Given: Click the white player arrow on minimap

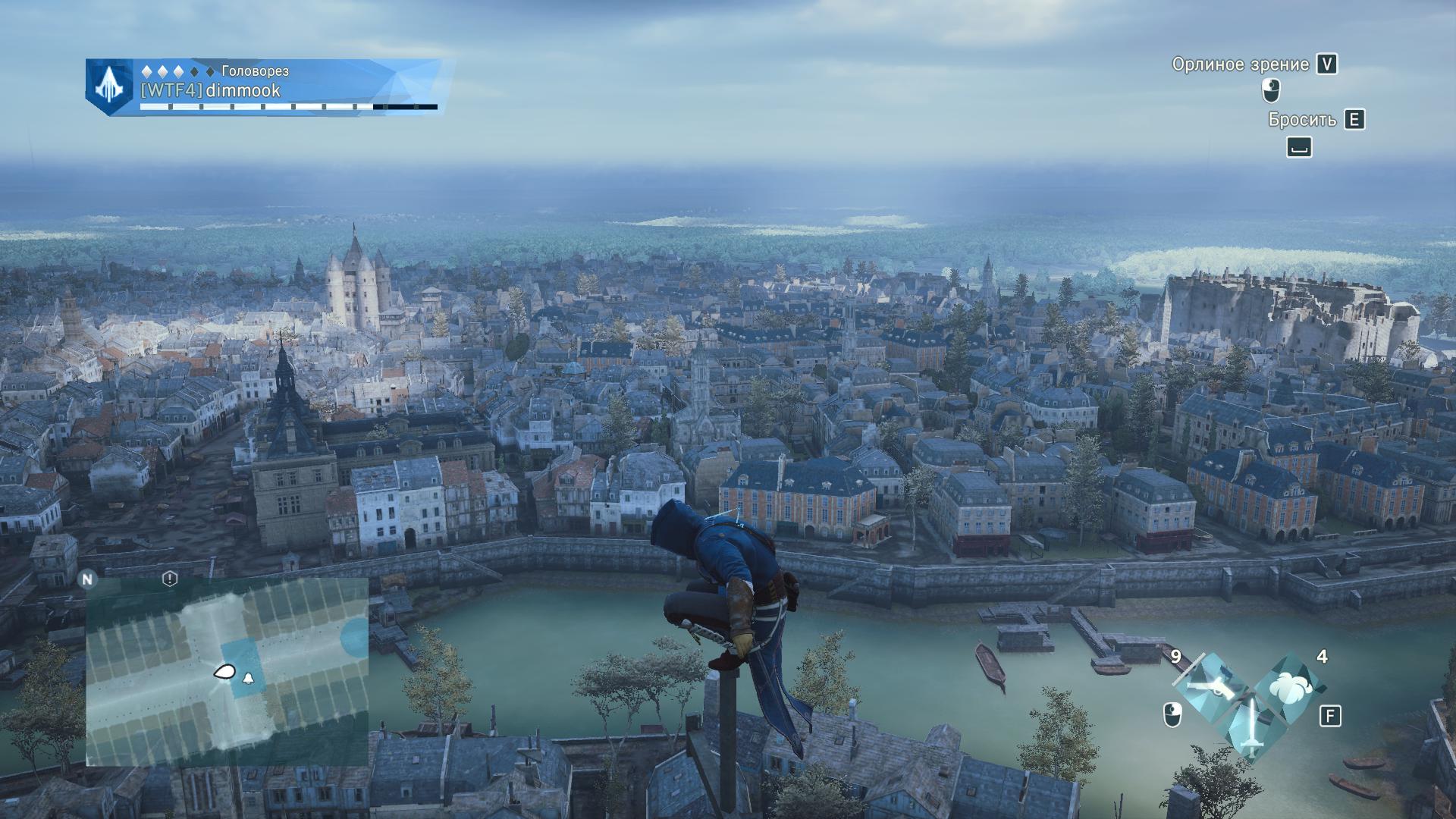Looking at the screenshot, I should point(224,671).
